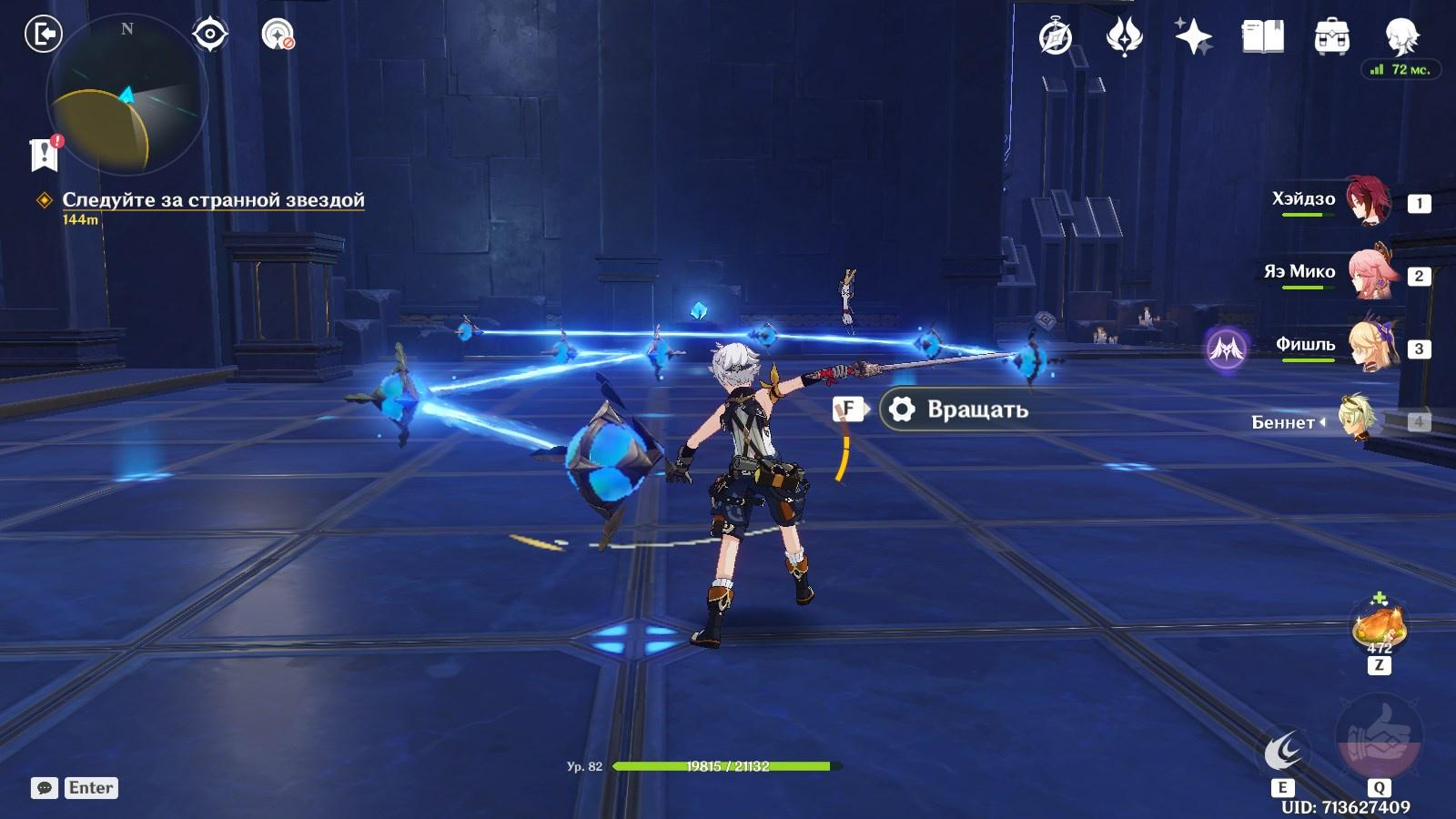Switch to party member Фишль
The width and height of the screenshot is (1456, 819).
click(x=1368, y=347)
